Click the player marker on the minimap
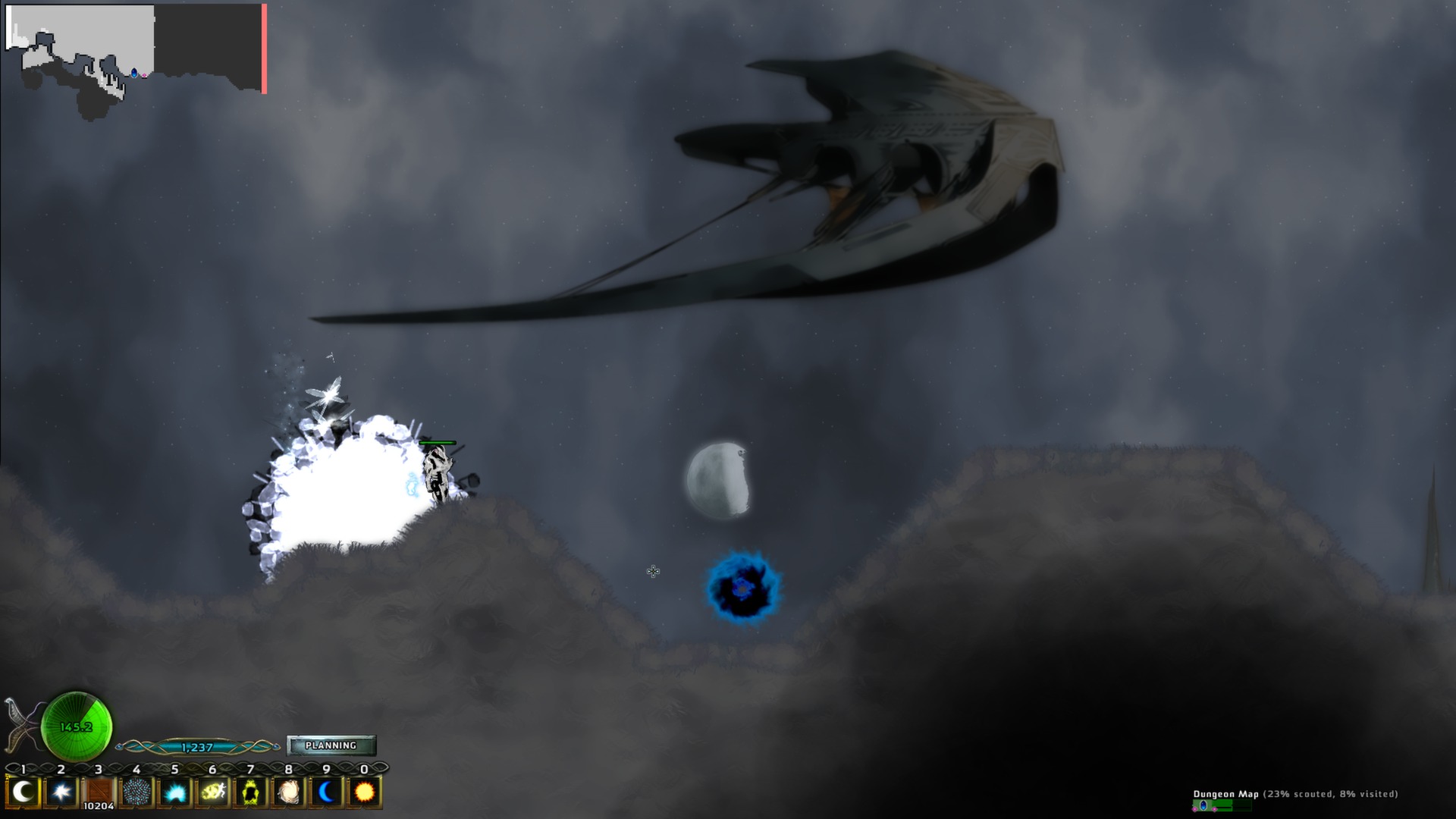Screen dimensions: 1456x819 (x=133, y=73)
